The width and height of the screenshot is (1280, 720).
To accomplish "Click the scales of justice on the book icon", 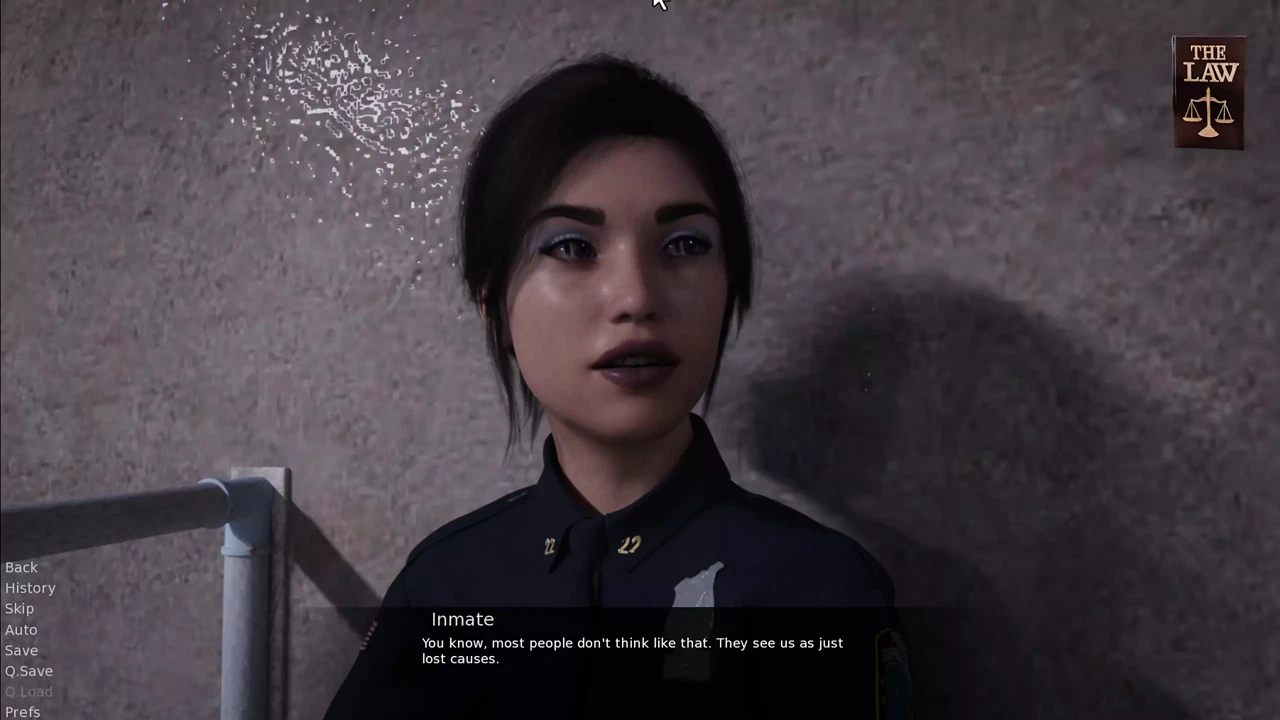I will pyautogui.click(x=1208, y=112).
